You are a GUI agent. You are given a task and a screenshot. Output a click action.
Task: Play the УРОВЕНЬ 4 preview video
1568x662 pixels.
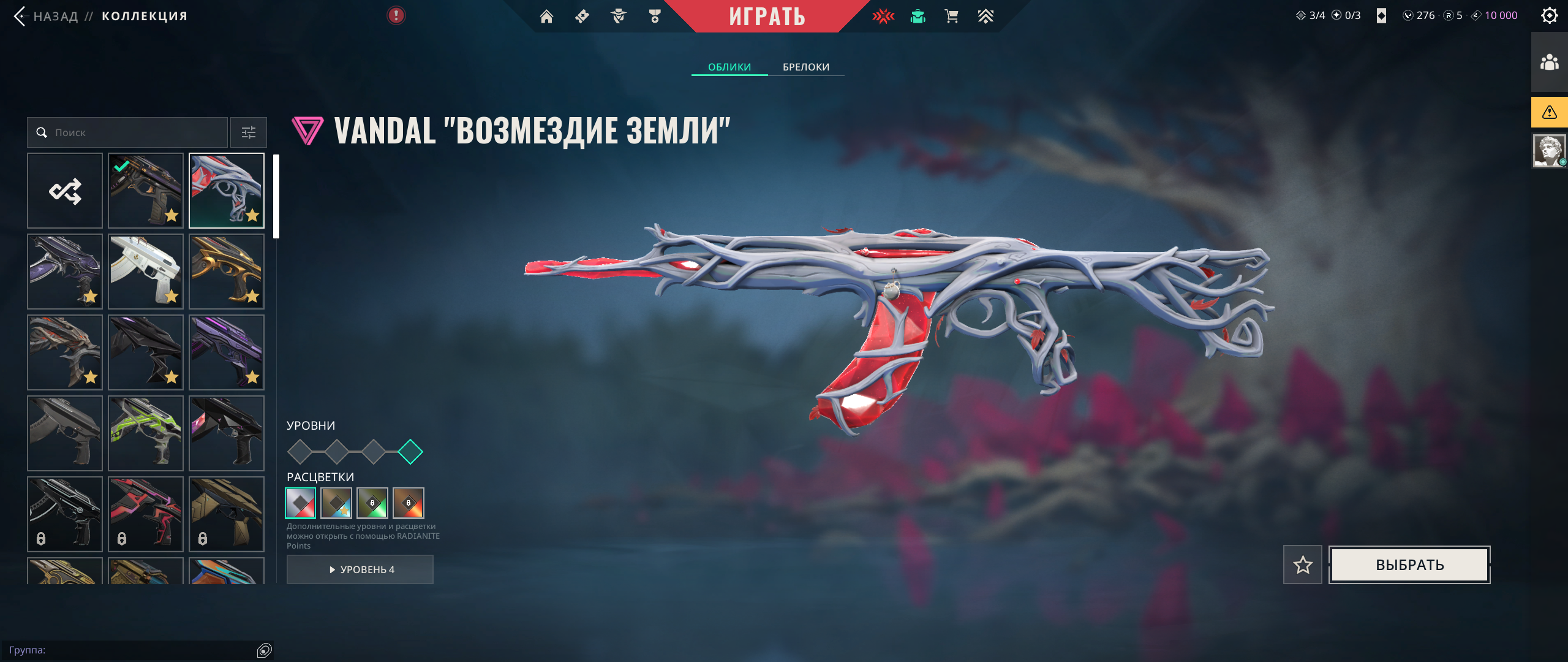(x=360, y=569)
